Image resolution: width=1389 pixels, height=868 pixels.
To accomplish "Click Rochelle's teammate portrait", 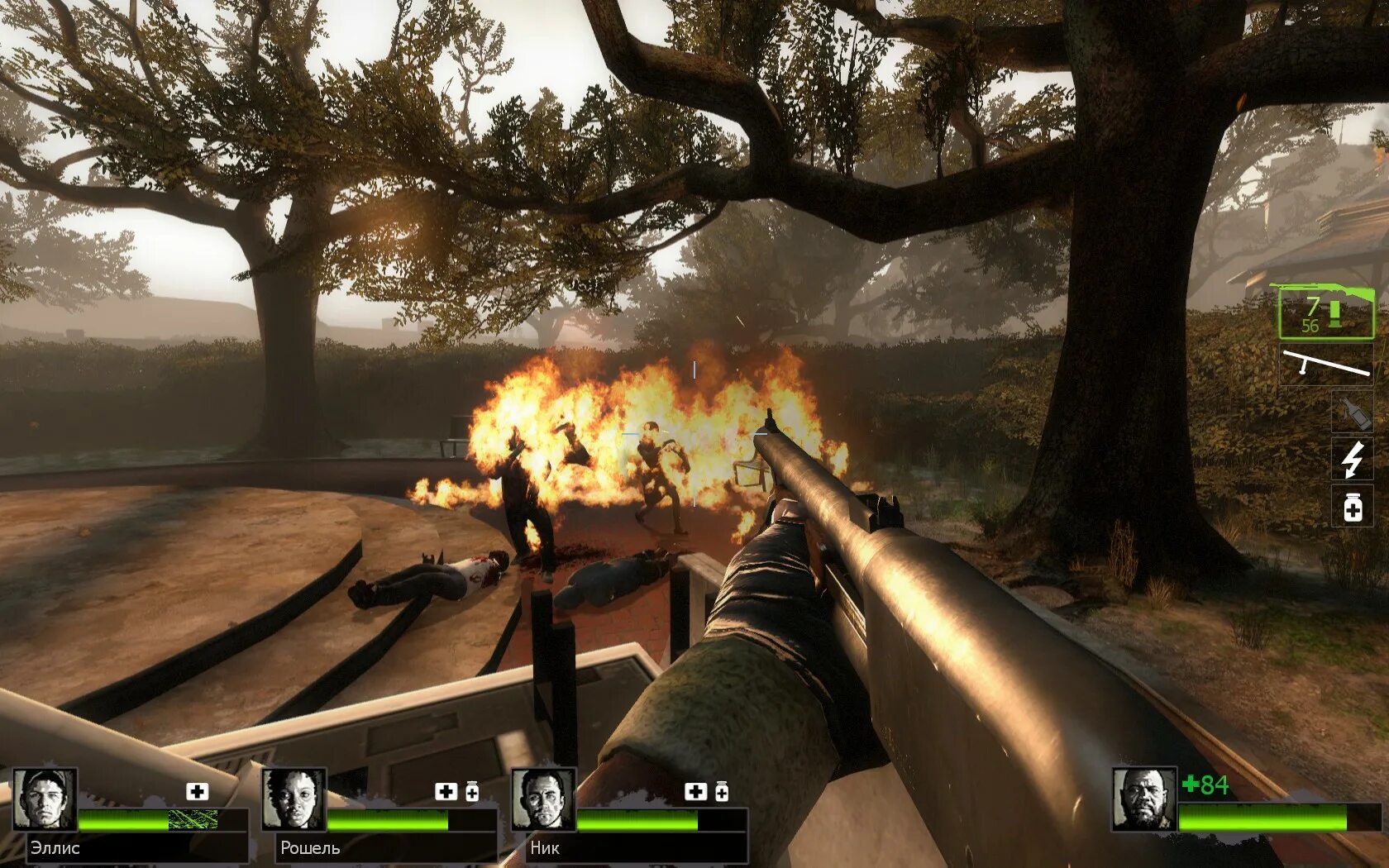I will tap(294, 799).
